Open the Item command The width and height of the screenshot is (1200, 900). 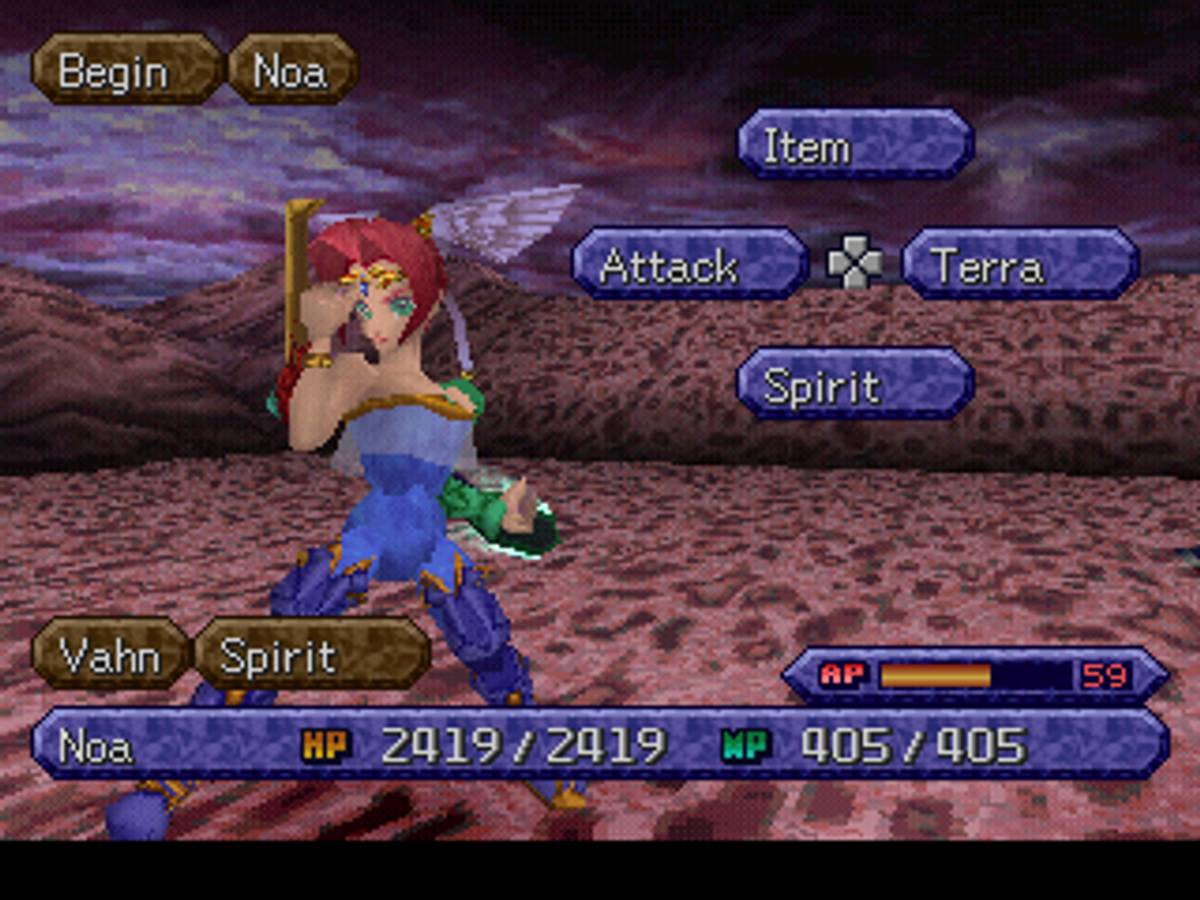pos(855,146)
